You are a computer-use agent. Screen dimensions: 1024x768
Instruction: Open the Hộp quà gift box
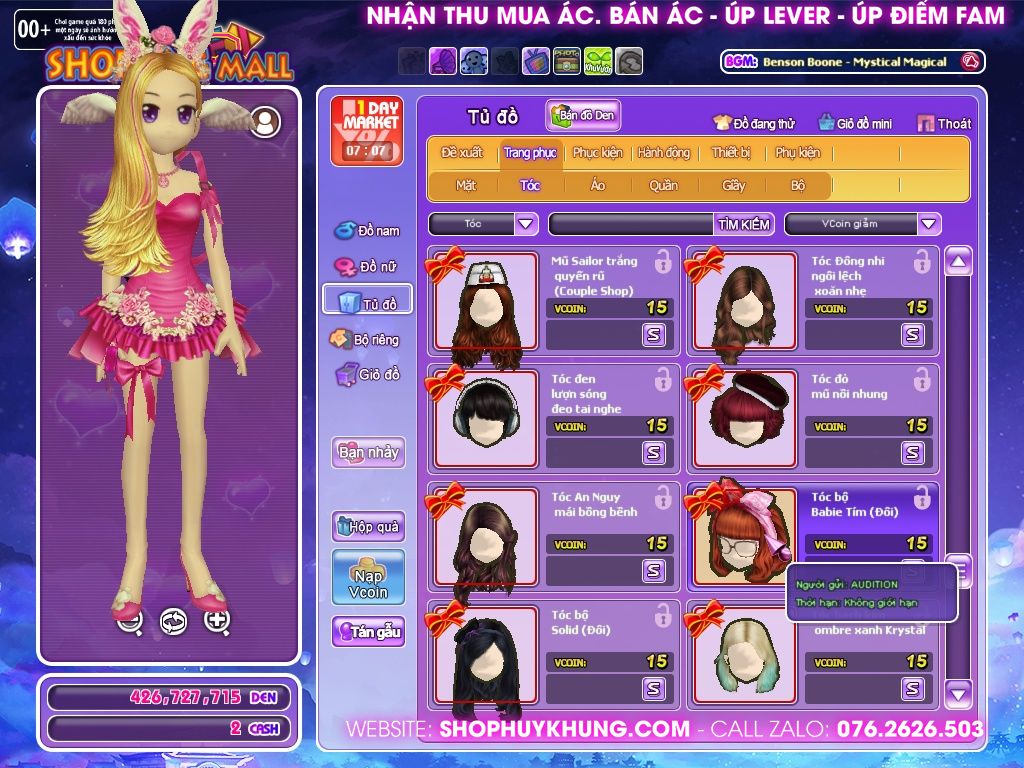pos(368,526)
